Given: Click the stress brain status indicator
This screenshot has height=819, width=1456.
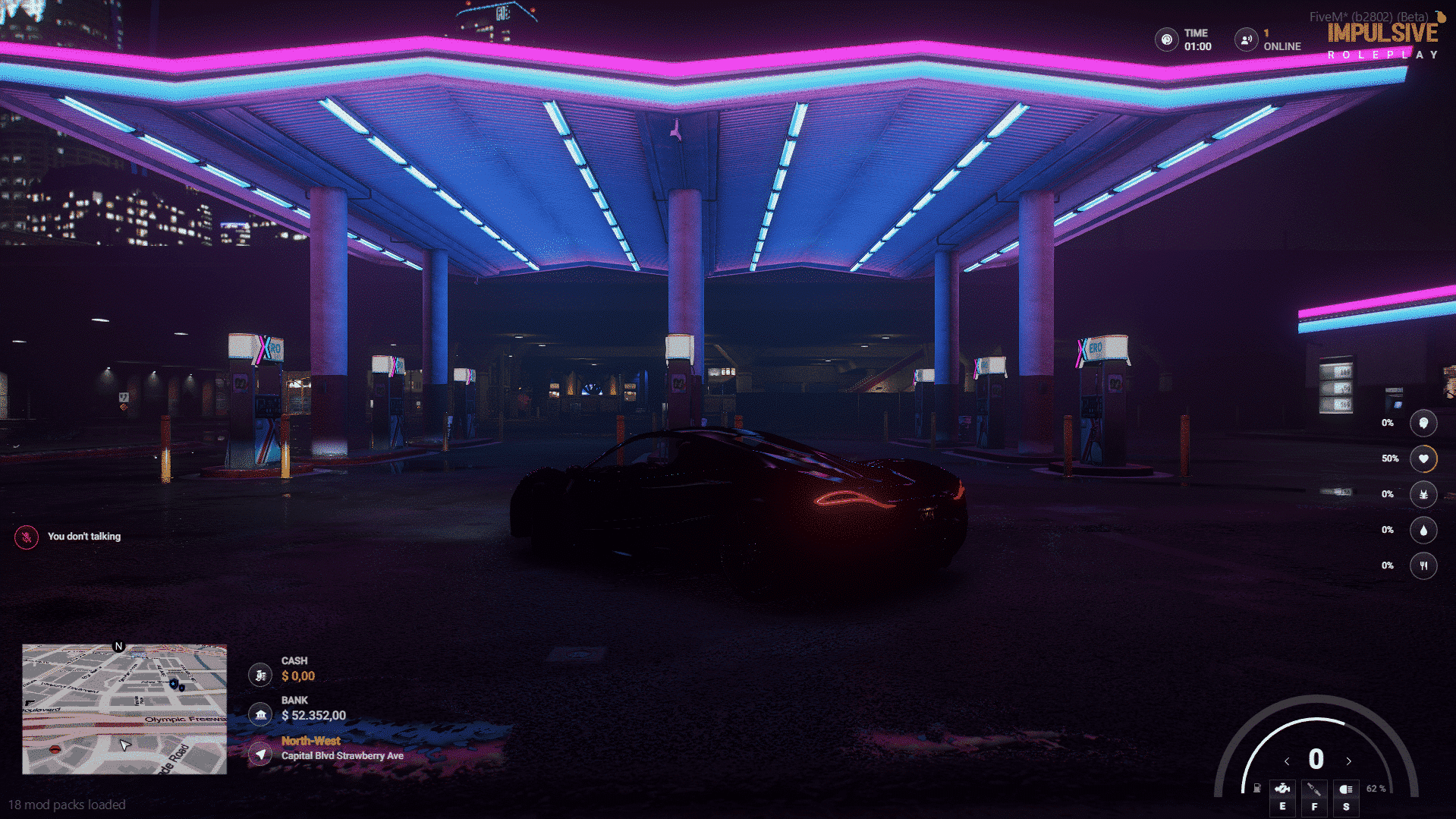Looking at the screenshot, I should 1424,424.
